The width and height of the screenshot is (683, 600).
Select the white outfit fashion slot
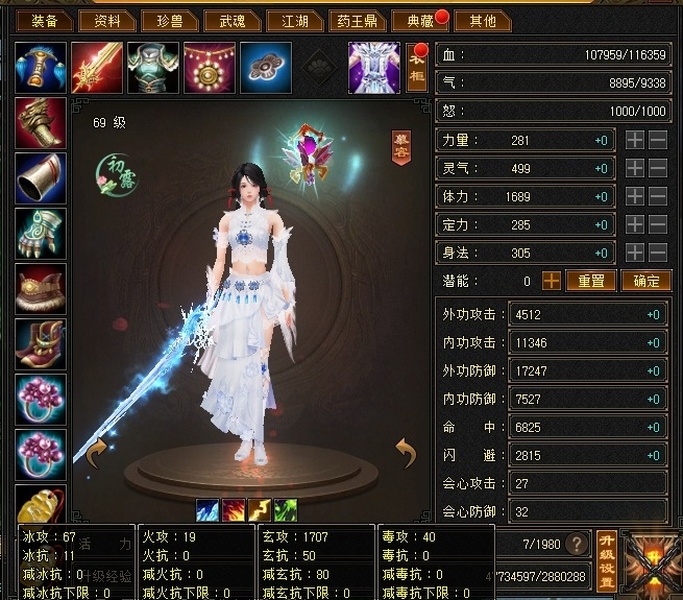(373, 68)
